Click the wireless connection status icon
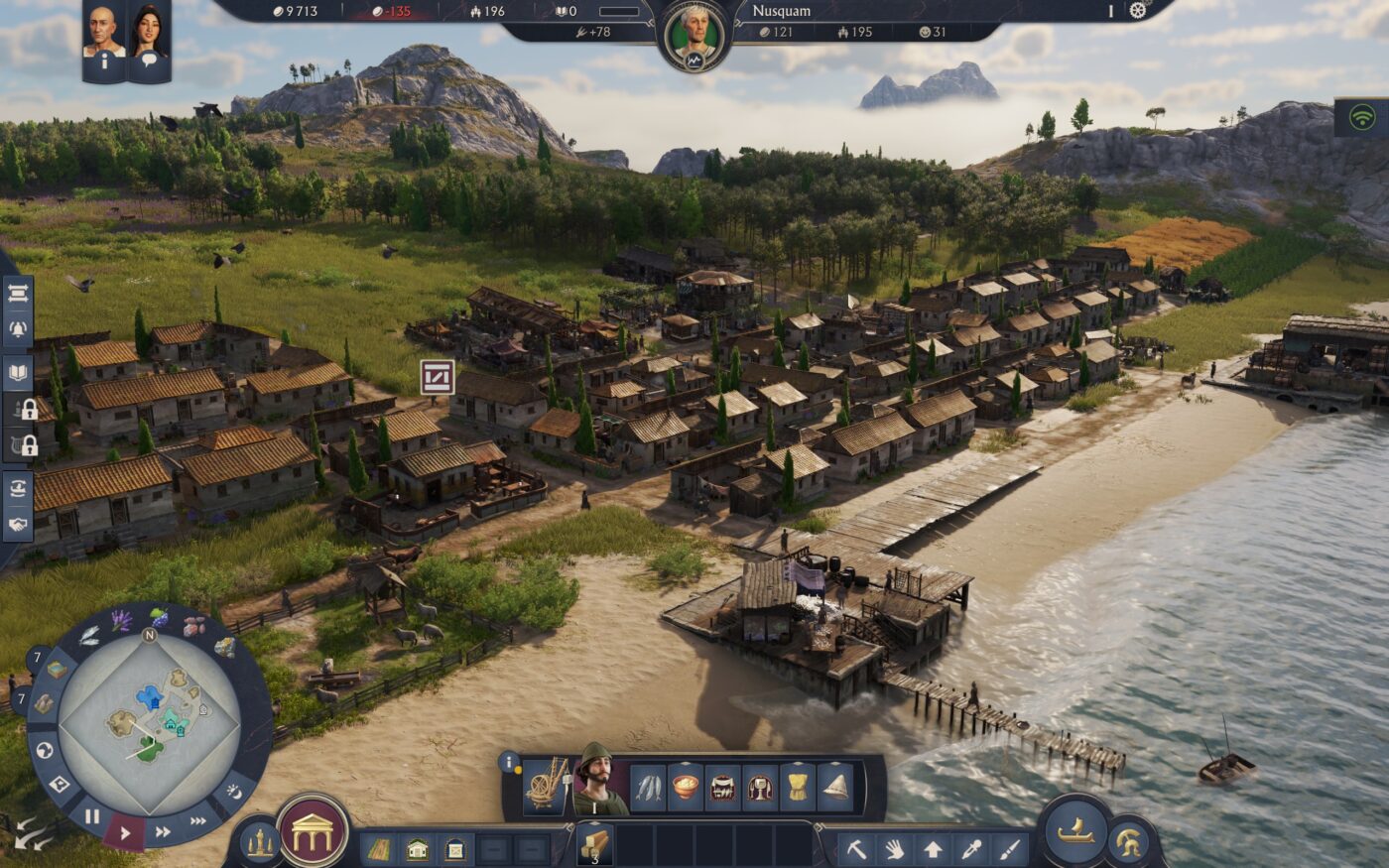The height and width of the screenshot is (868, 1389). coord(1362,116)
